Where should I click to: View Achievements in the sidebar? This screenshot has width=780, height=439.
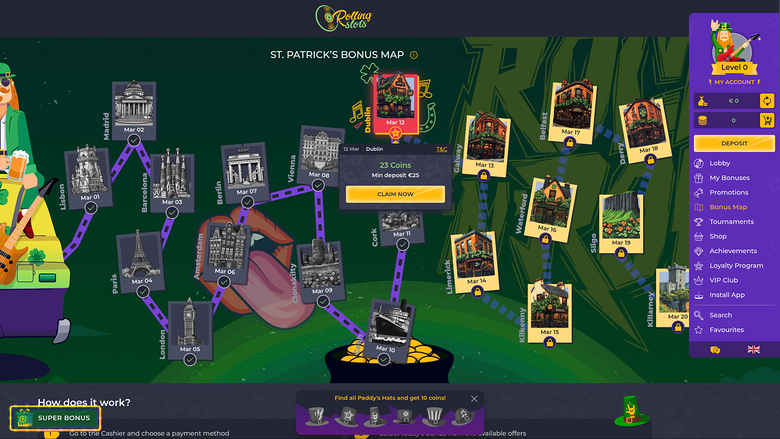tap(733, 251)
